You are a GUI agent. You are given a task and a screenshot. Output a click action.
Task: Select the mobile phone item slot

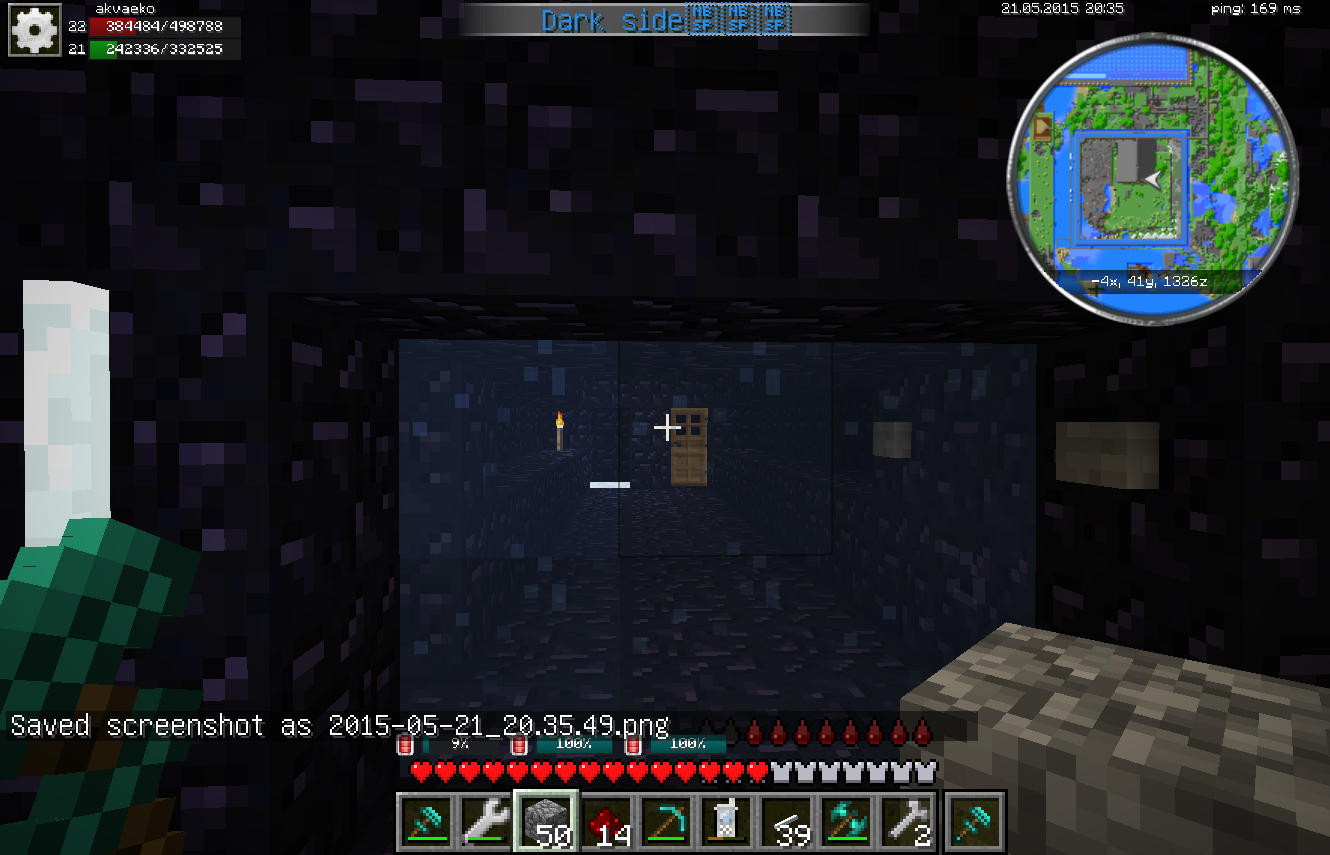pyautogui.click(x=725, y=822)
